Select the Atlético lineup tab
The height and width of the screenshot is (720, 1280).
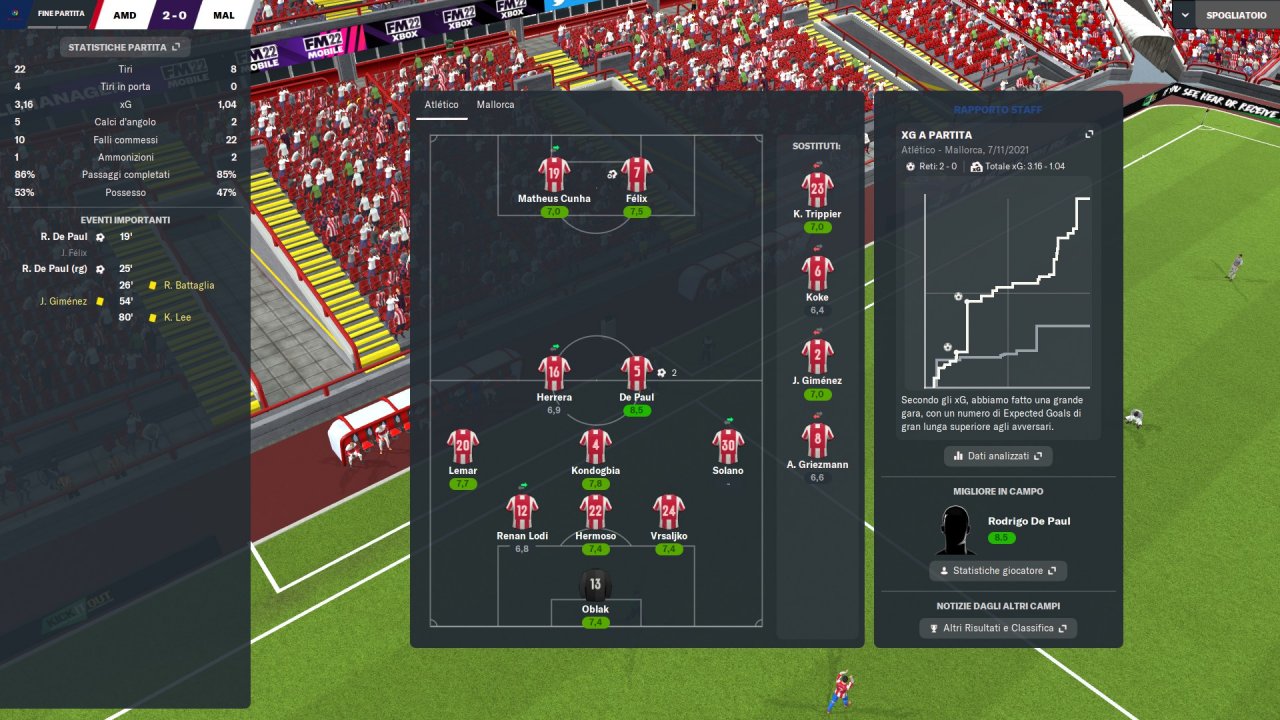[441, 104]
